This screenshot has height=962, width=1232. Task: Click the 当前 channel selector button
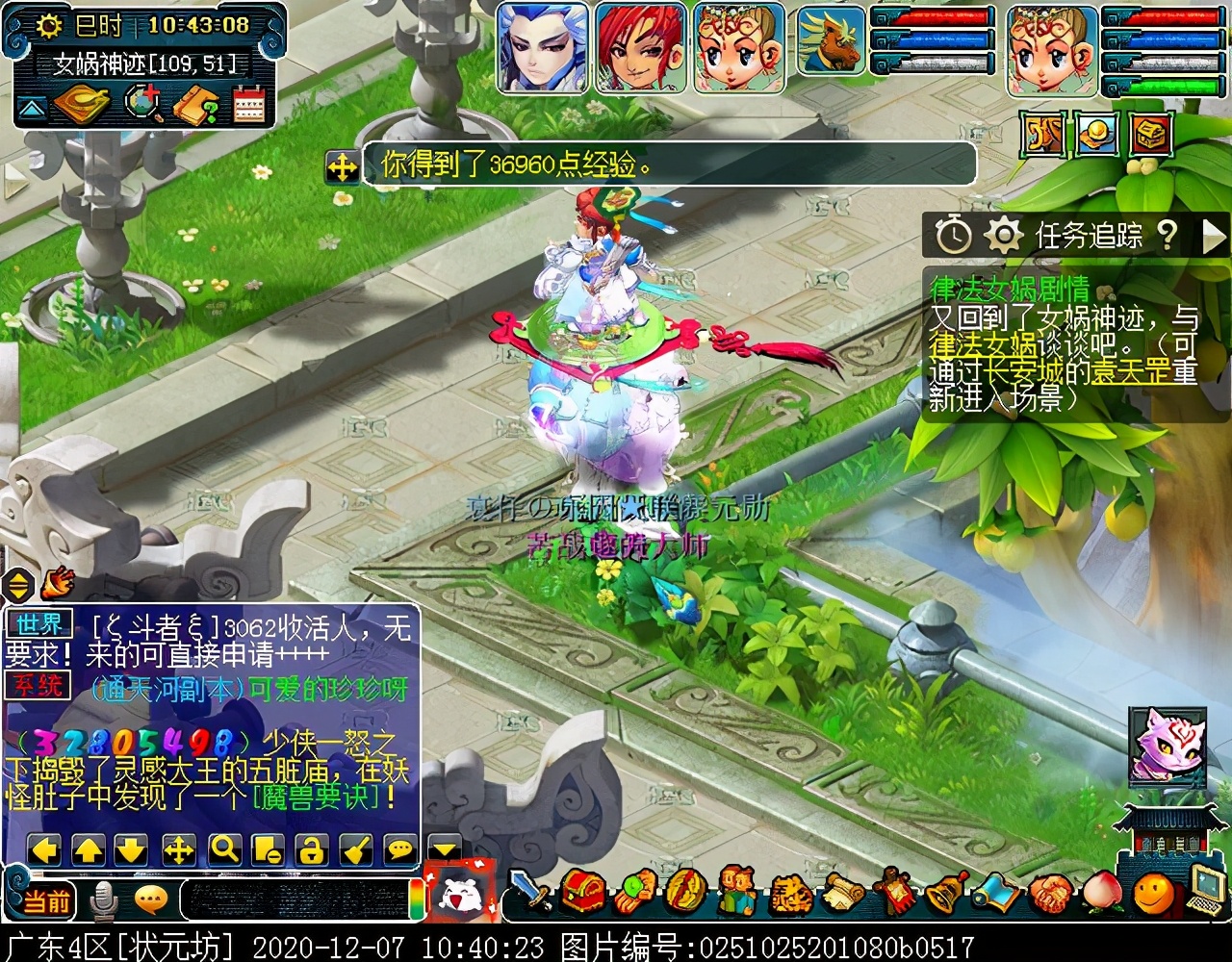point(46,900)
